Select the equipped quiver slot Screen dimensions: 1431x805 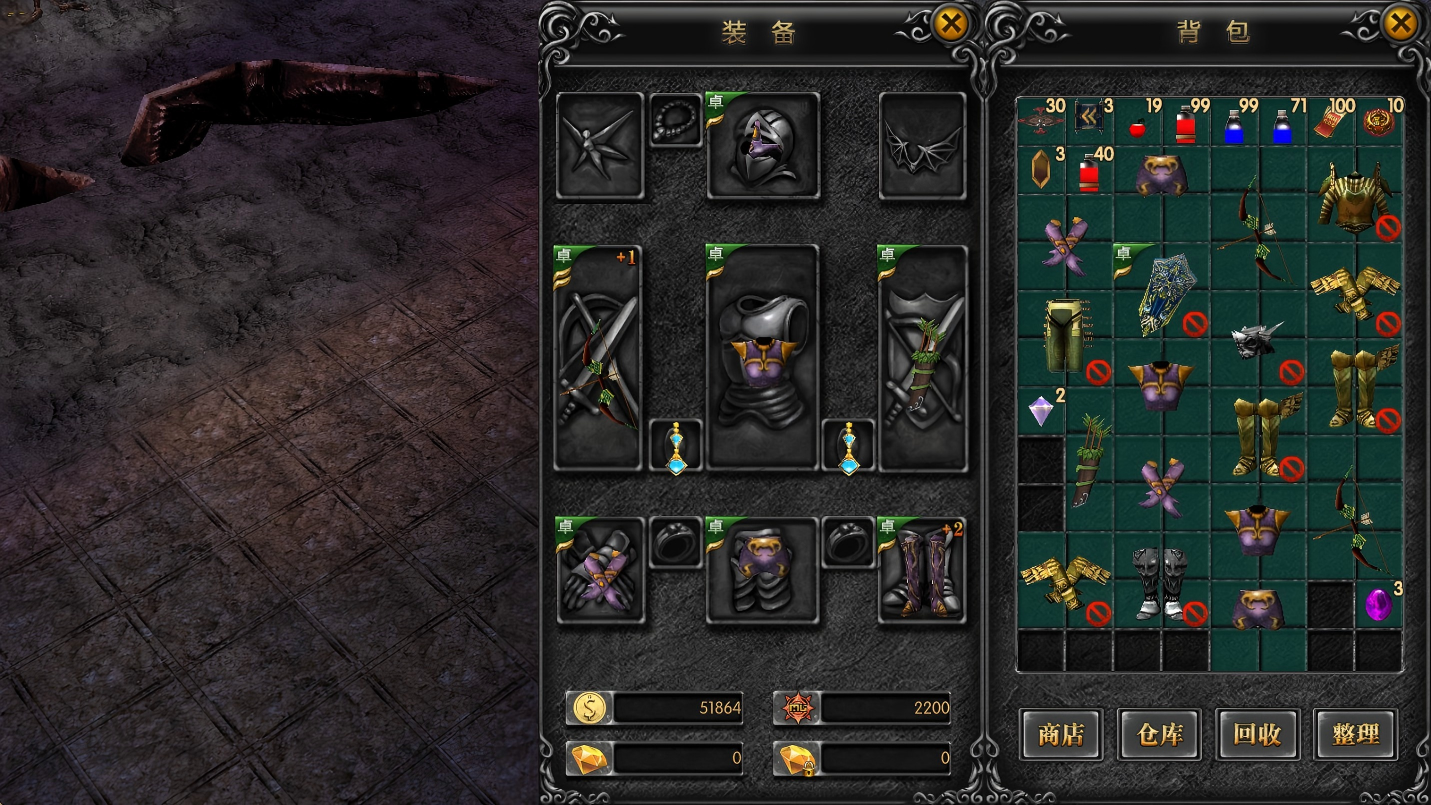(x=922, y=357)
